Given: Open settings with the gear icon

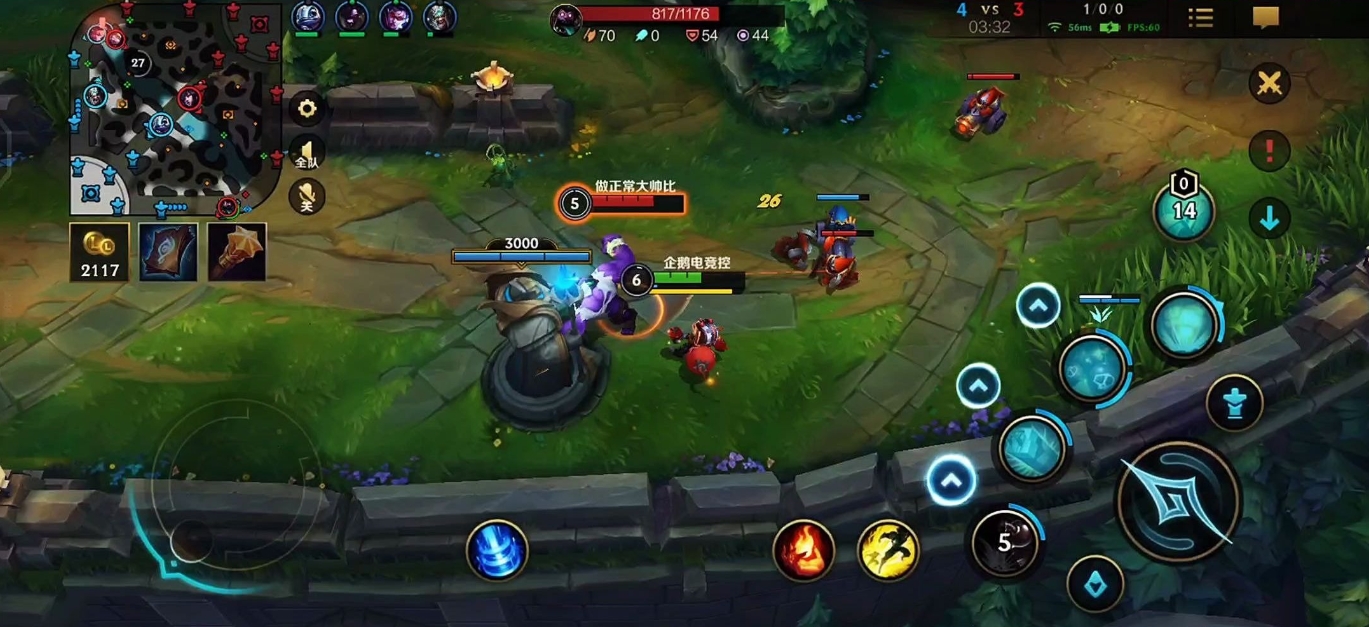Looking at the screenshot, I should (307, 108).
